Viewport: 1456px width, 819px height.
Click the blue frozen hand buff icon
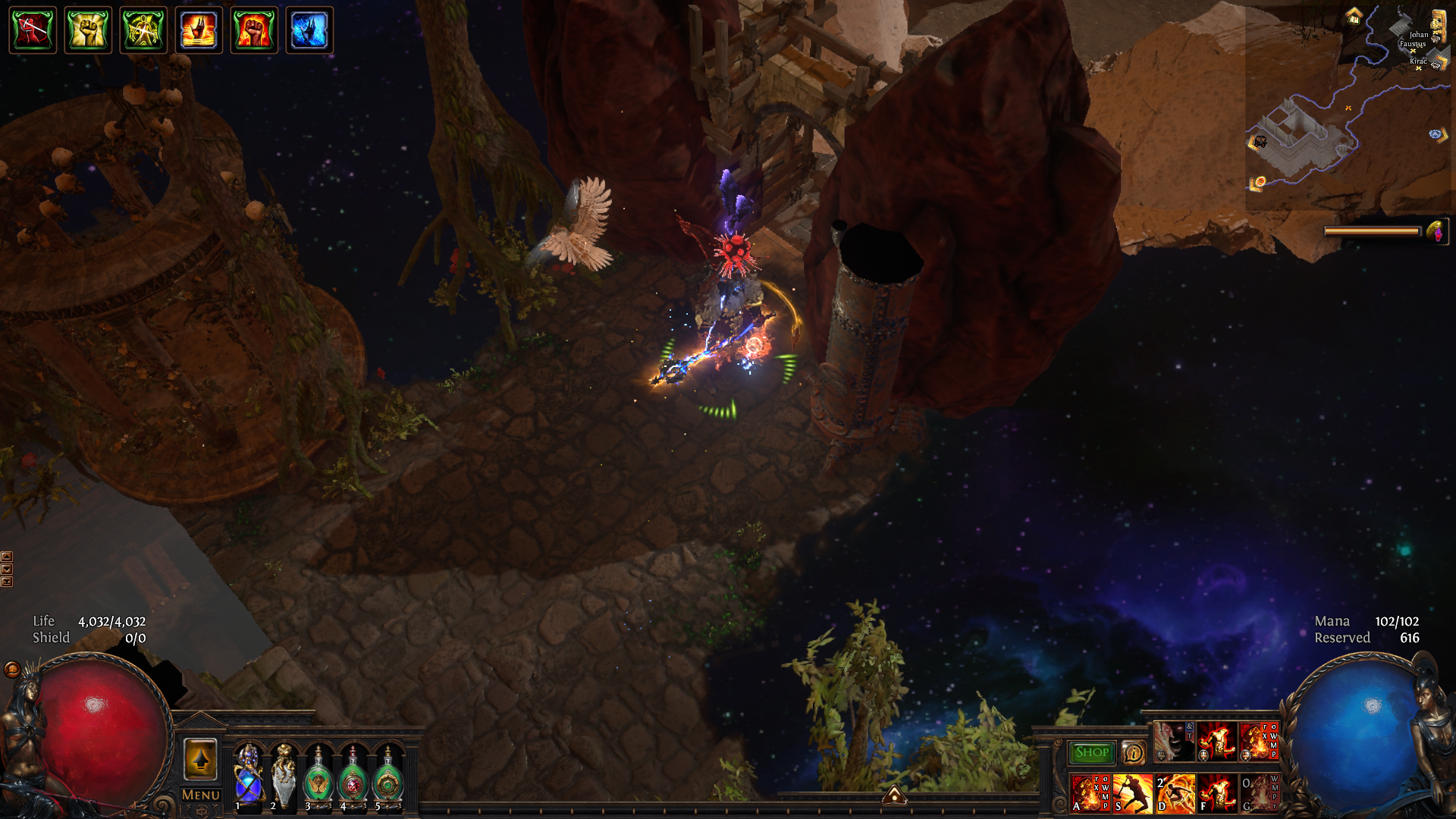point(309,30)
